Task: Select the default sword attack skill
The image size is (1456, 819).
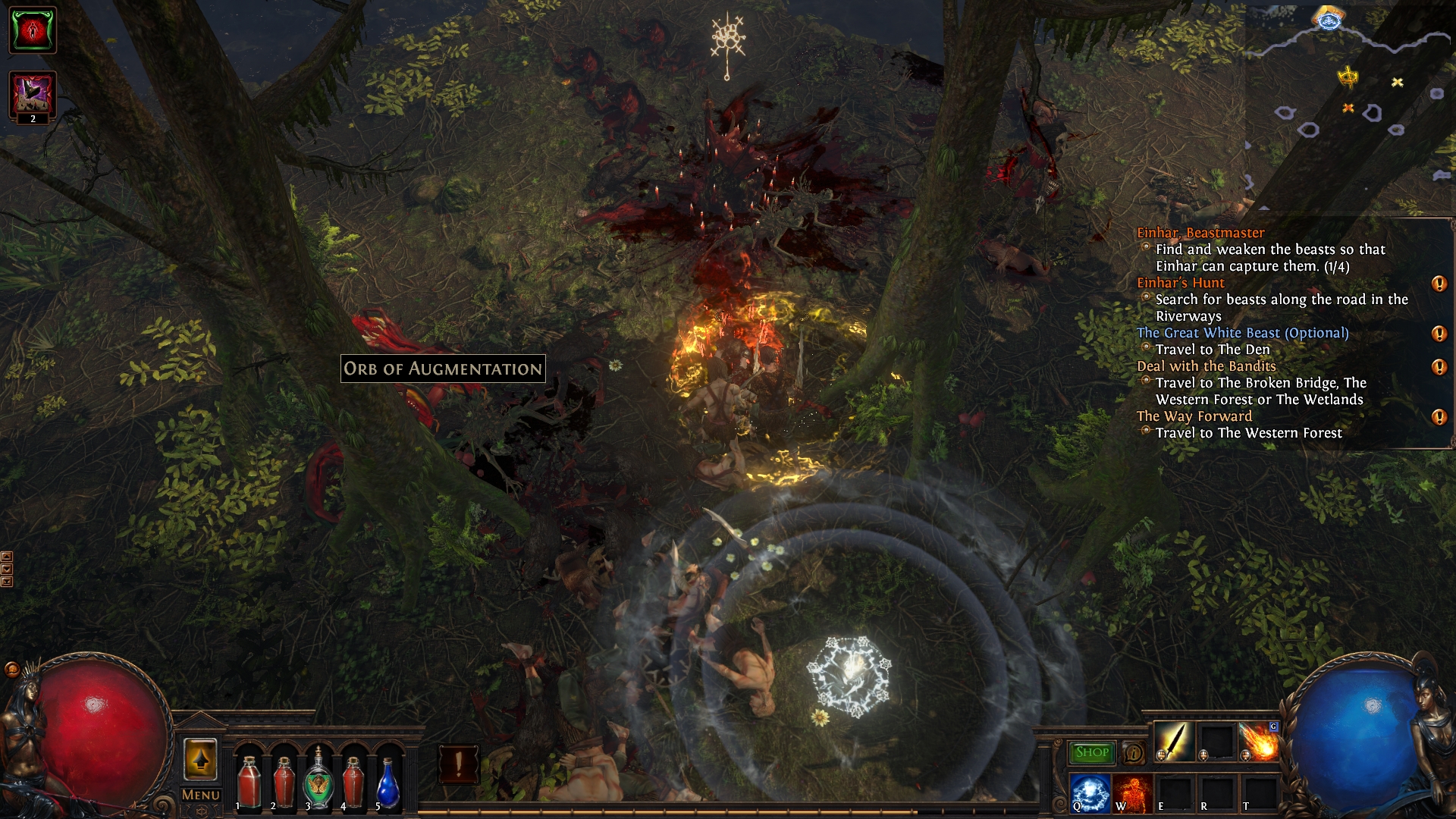Action: (x=1175, y=742)
